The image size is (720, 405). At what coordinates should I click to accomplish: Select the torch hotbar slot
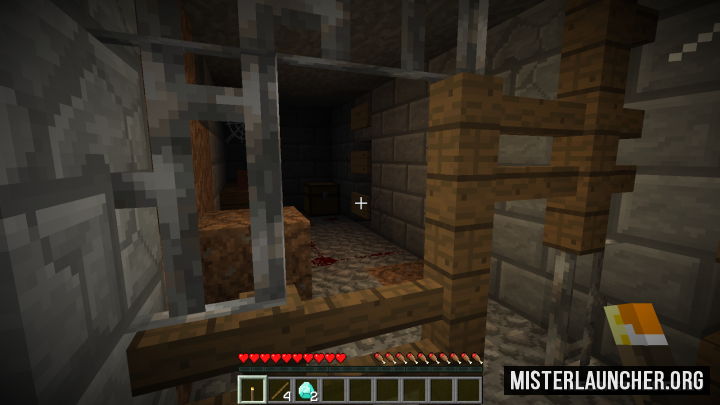tap(252, 389)
